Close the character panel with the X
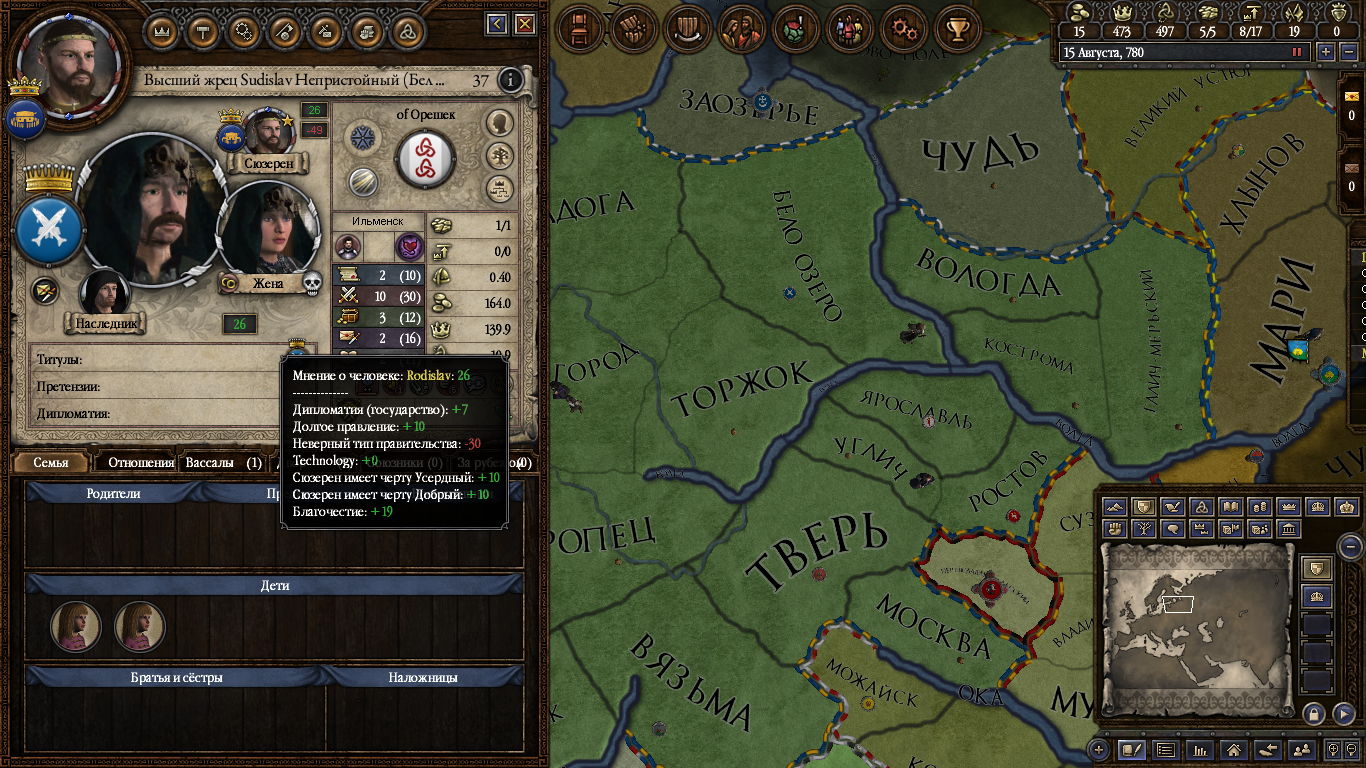 [525, 24]
